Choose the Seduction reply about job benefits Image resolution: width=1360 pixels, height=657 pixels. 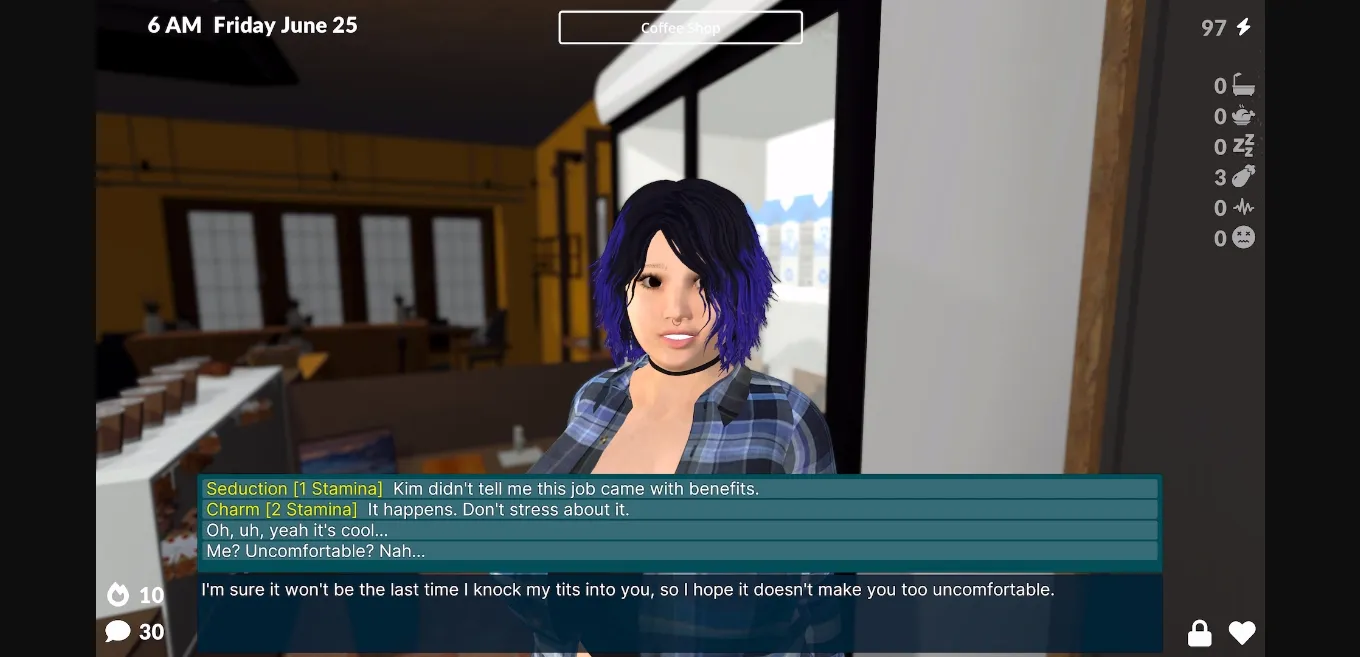[x=680, y=489]
